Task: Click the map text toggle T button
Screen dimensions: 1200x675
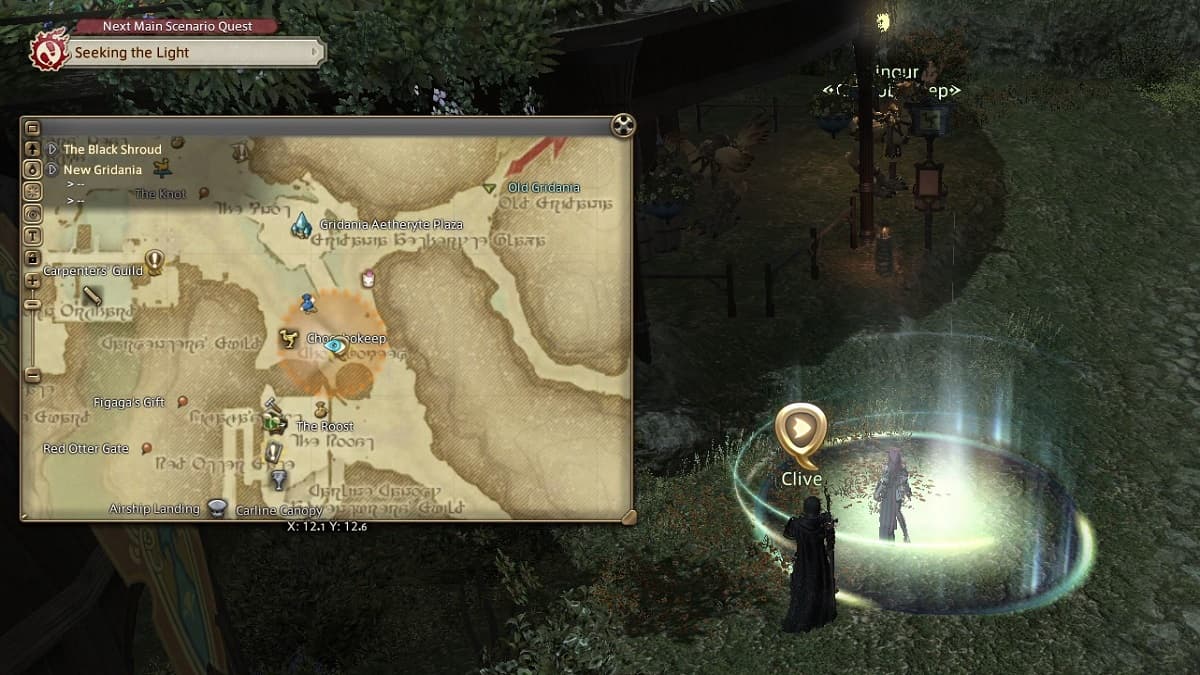Action: (x=32, y=236)
